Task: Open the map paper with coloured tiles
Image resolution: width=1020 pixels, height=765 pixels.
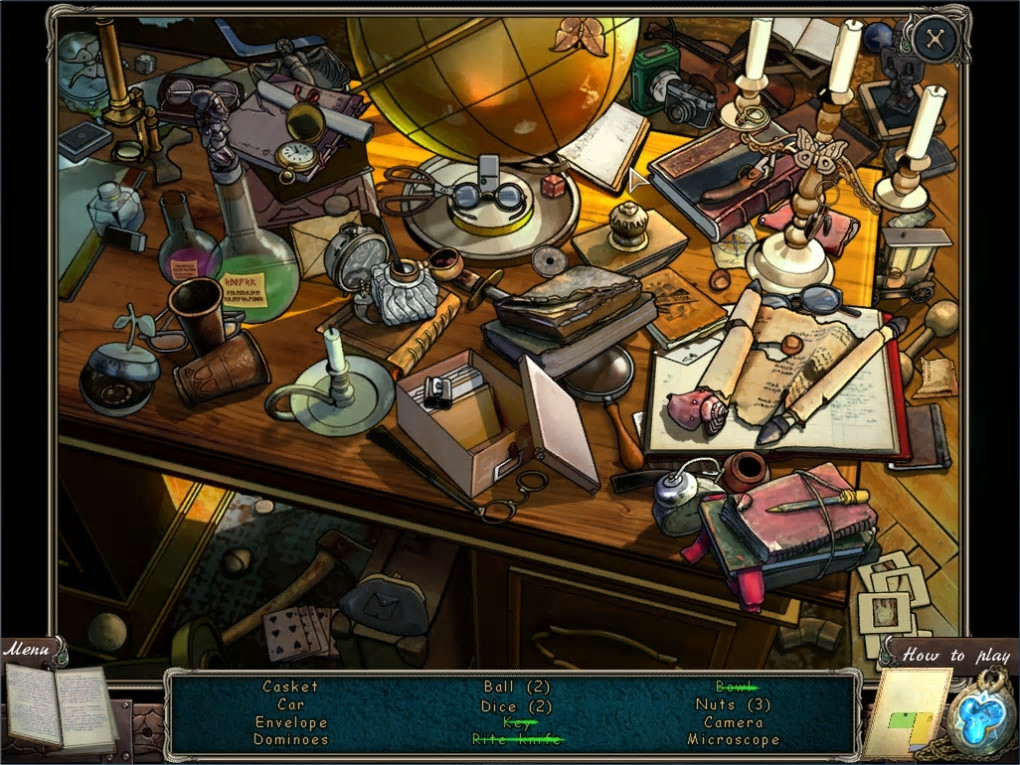Action: [x=907, y=714]
